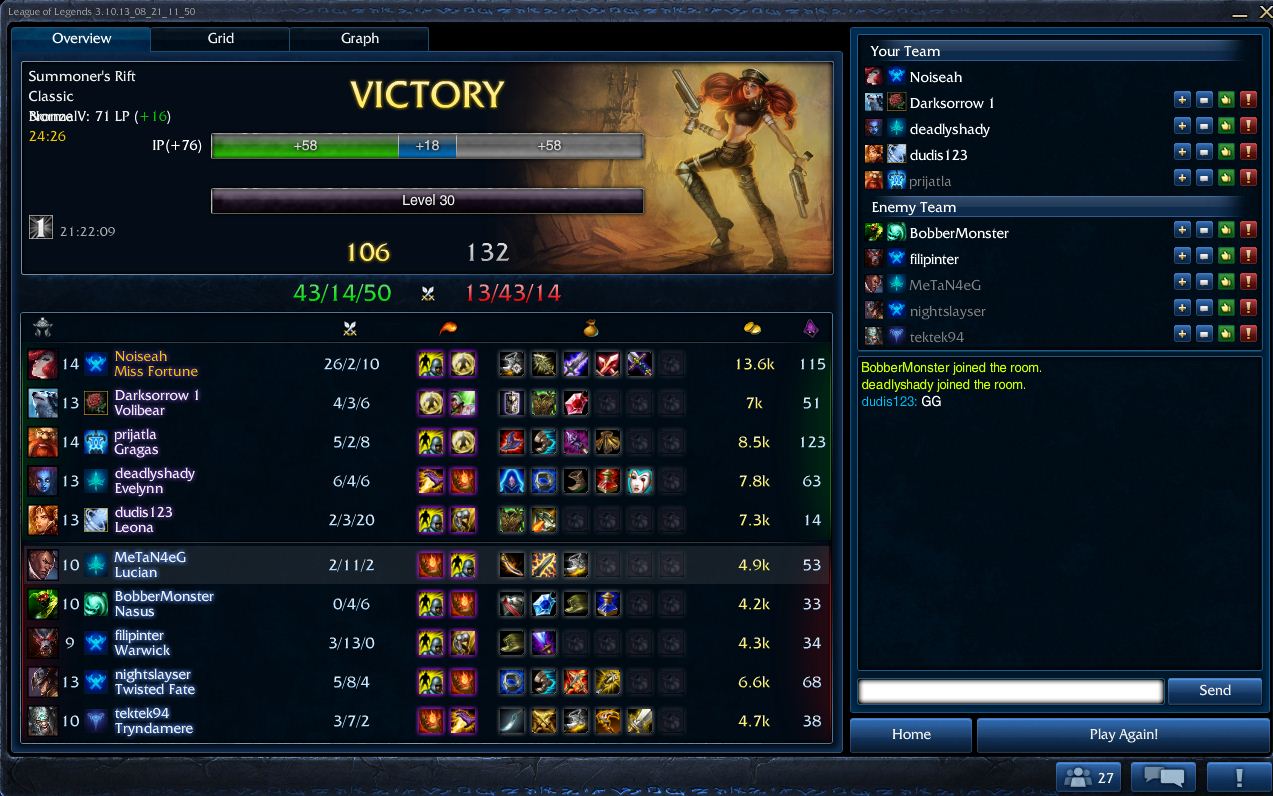Viewport: 1273px width, 796px height.
Task: Choose Play Again!
Action: pos(1123,734)
